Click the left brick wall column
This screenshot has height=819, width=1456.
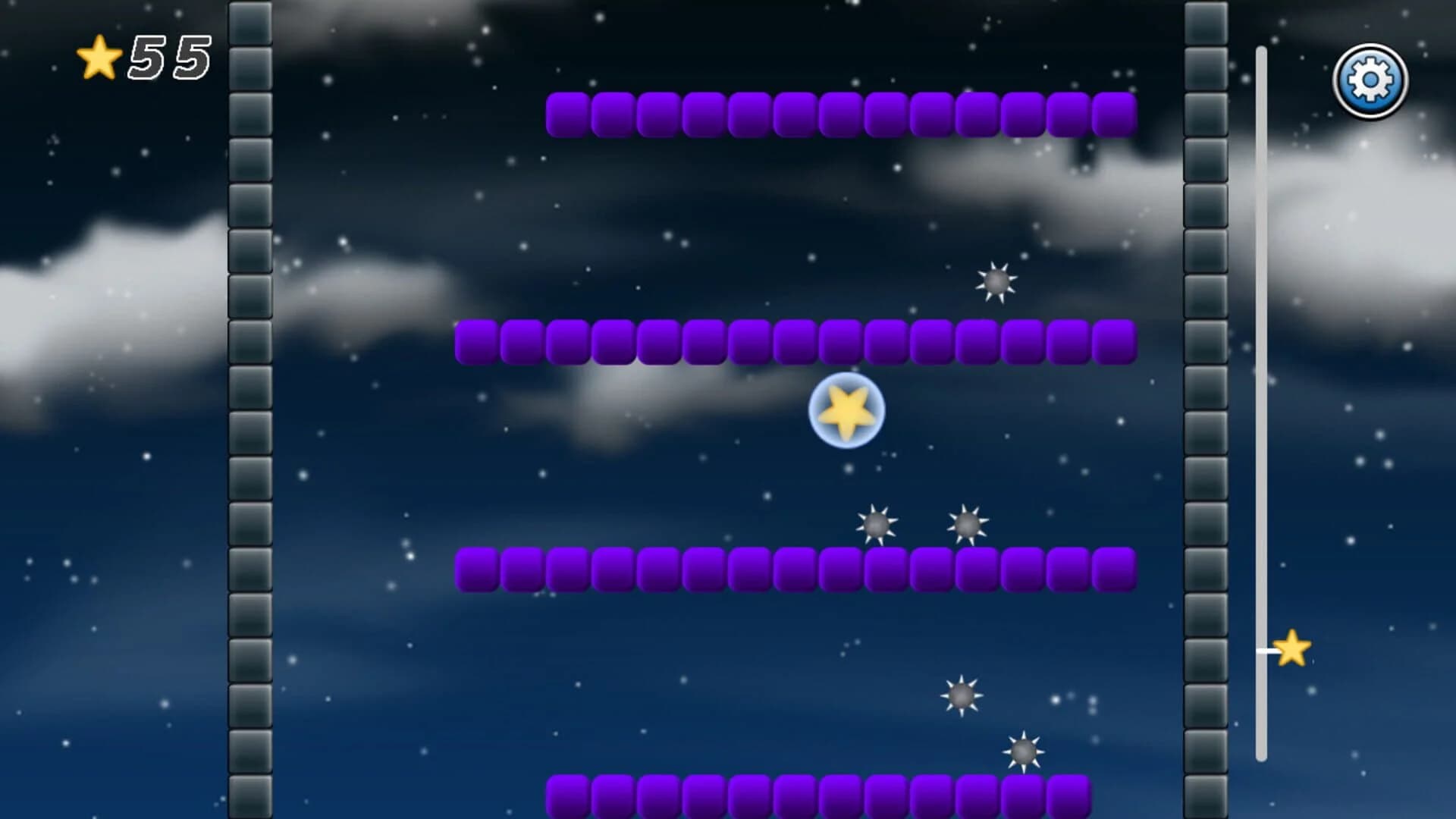pyautogui.click(x=250, y=409)
